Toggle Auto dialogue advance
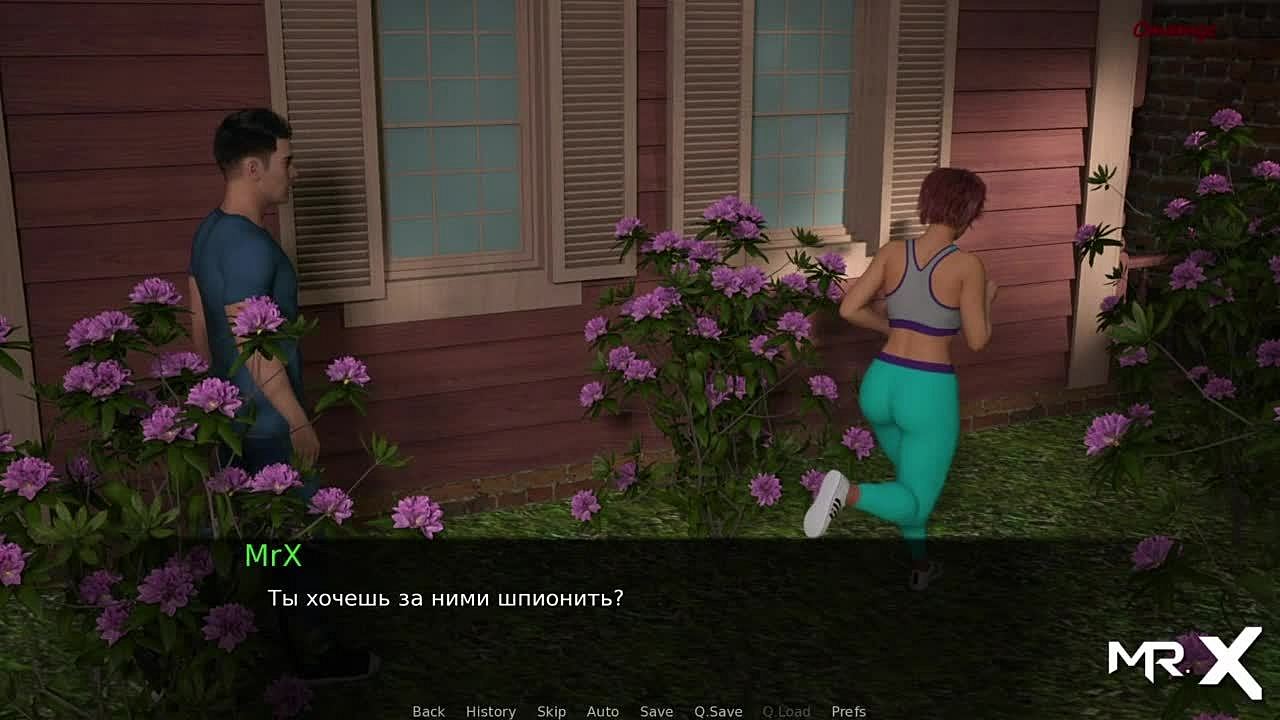Image resolution: width=1280 pixels, height=720 pixels. tap(602, 711)
